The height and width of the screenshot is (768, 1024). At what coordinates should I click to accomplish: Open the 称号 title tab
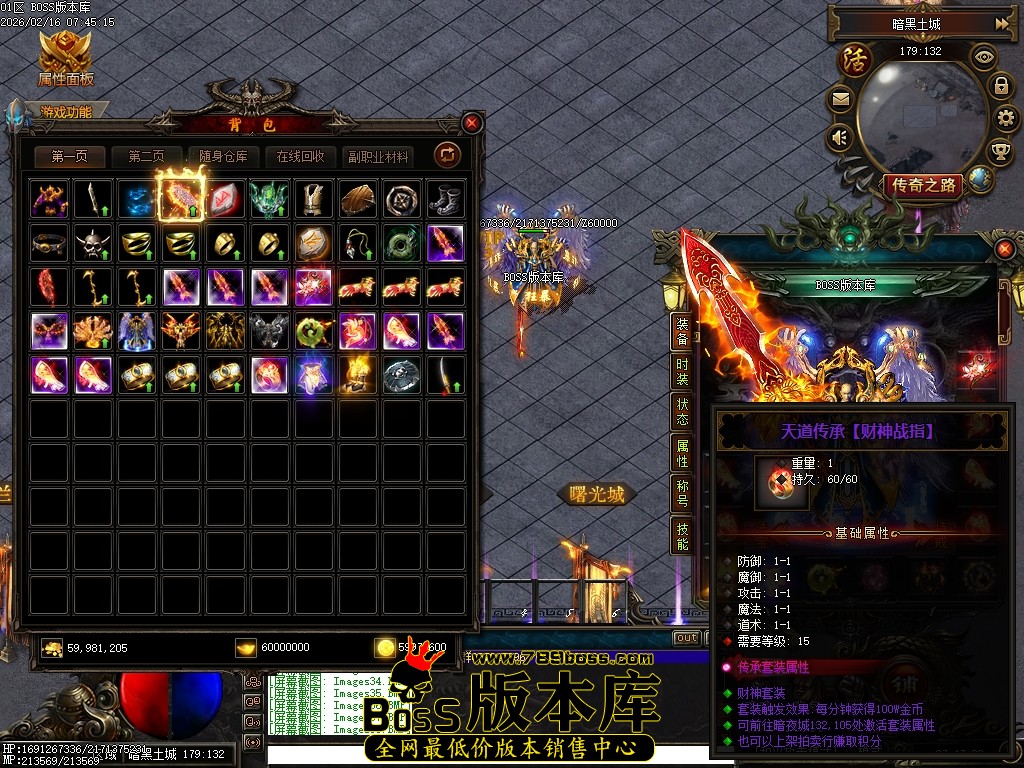682,494
